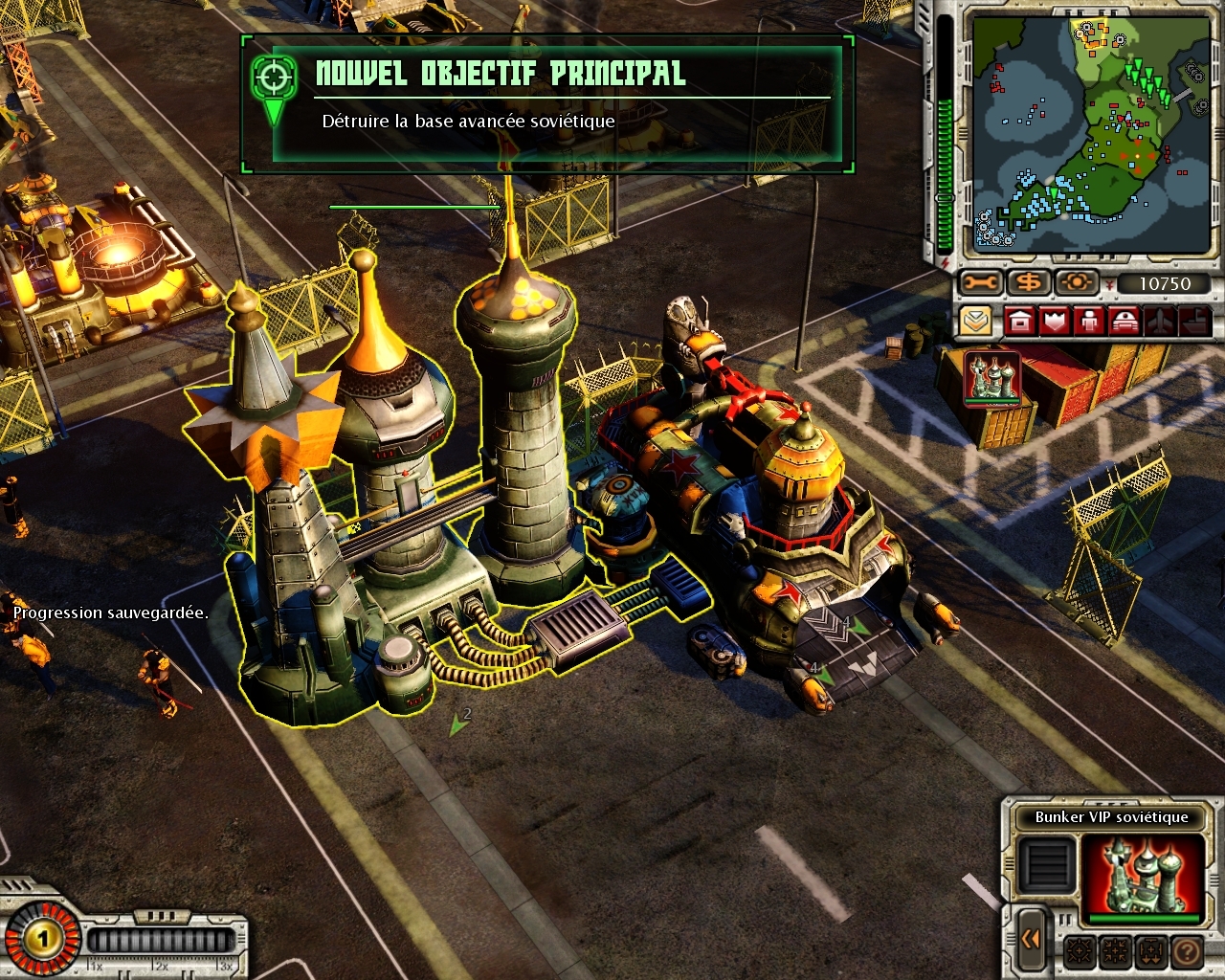Viewport: 1225px width, 980px height.
Task: Choose the outward-arrows stance button
Action: [x=1080, y=952]
